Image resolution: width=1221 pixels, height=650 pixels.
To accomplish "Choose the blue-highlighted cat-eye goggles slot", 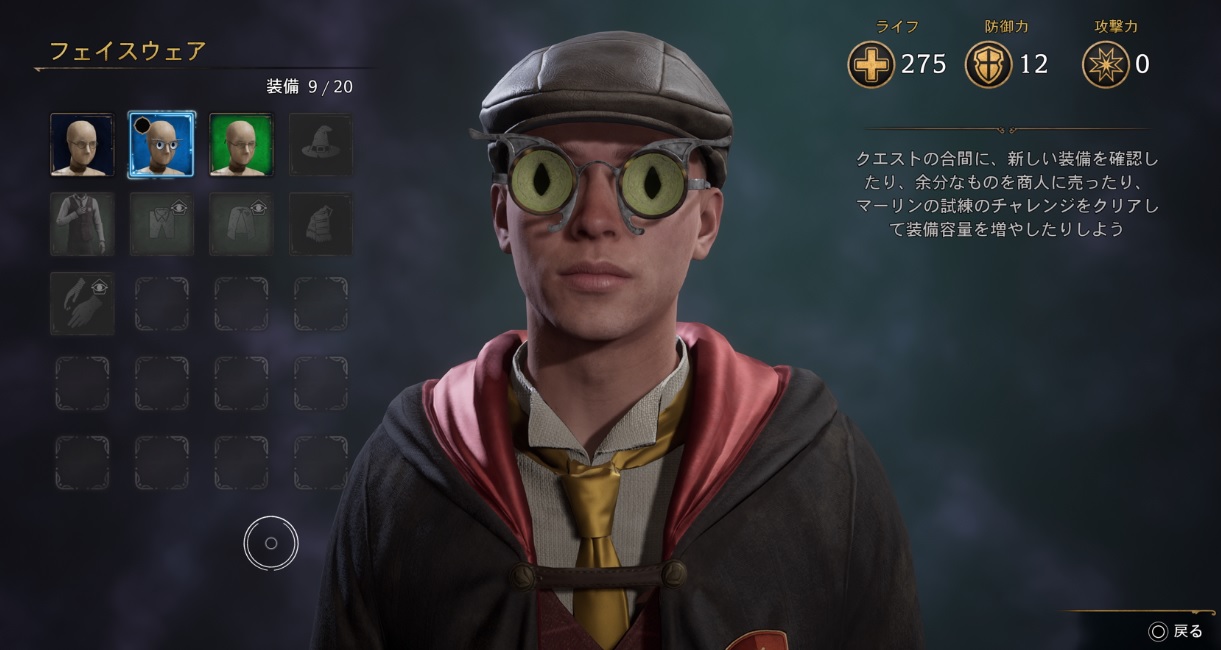I will pos(162,144).
